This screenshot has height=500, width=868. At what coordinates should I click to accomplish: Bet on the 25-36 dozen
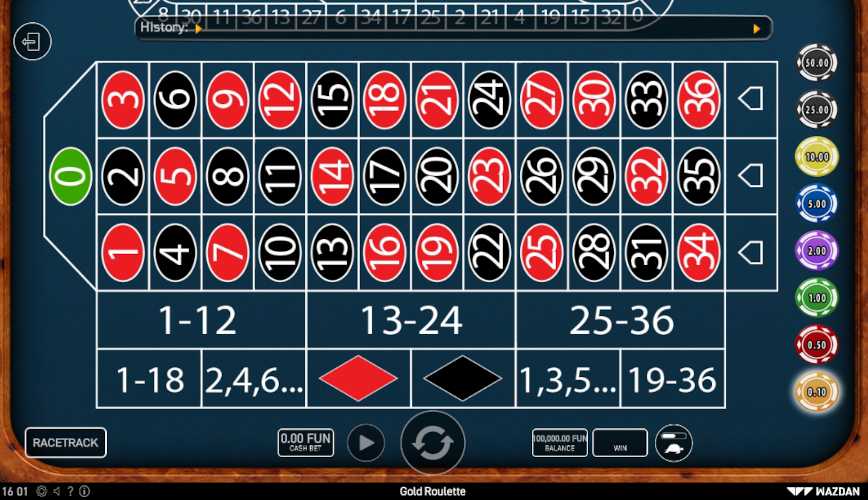coord(621,321)
